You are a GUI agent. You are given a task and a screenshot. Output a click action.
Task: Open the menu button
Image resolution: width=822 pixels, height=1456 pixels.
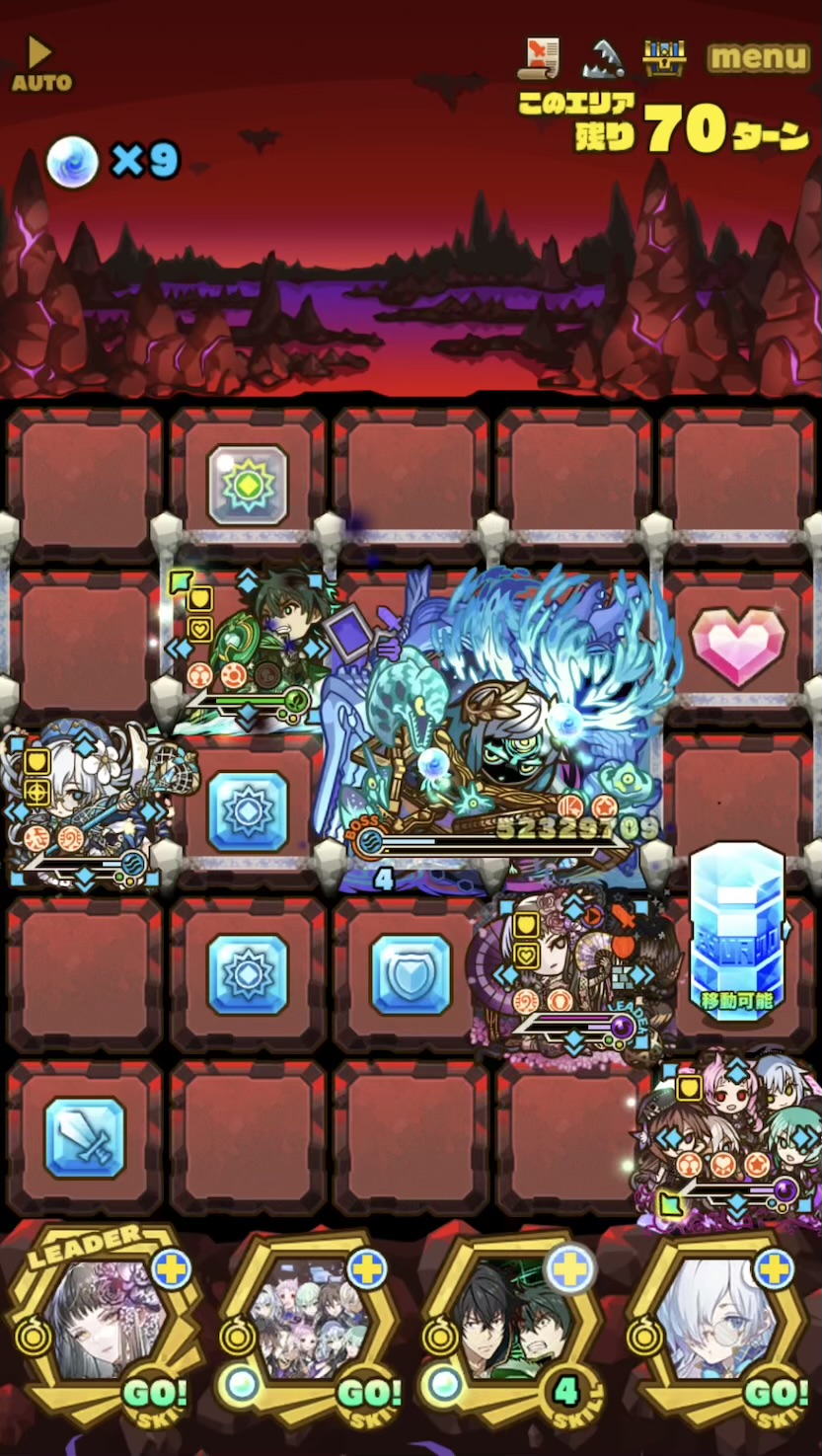tap(758, 58)
